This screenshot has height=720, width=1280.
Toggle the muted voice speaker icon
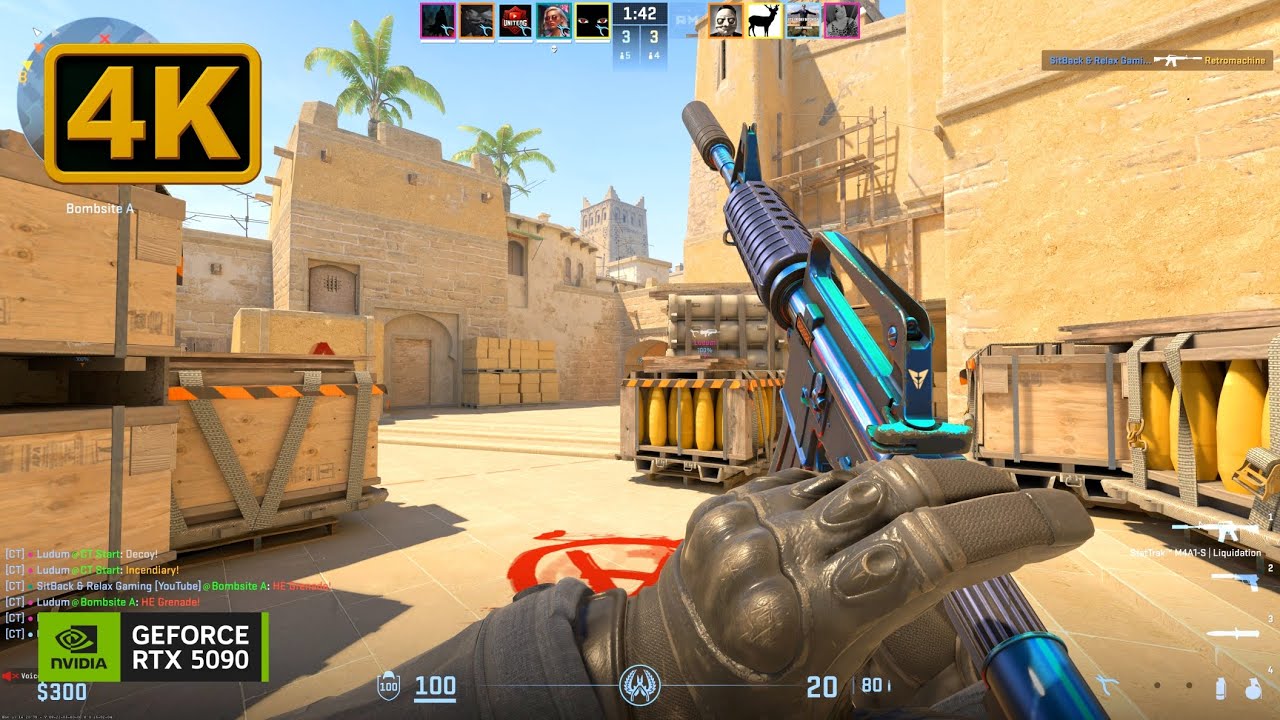pyautogui.click(x=10, y=675)
